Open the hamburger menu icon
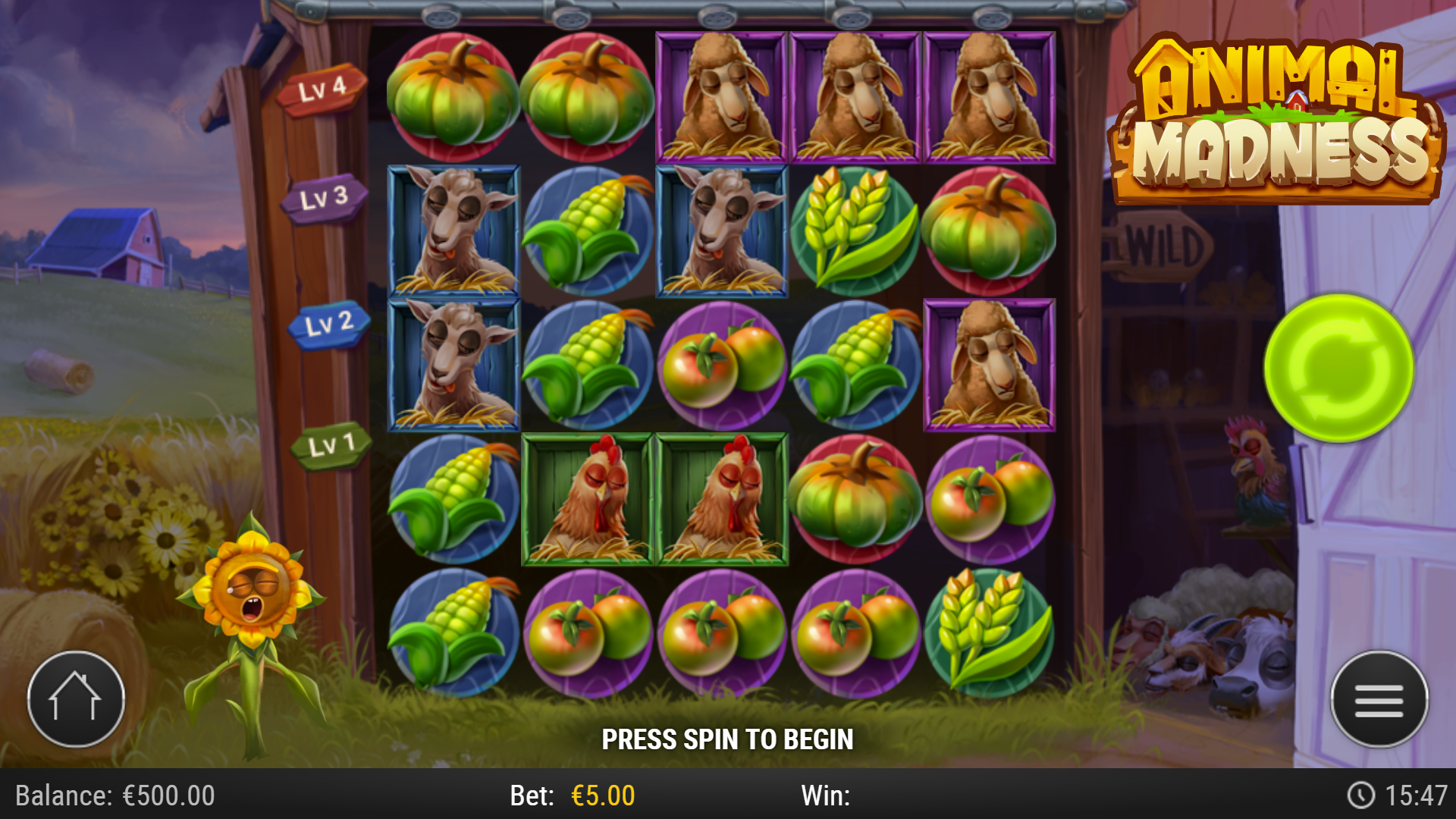 [1382, 699]
